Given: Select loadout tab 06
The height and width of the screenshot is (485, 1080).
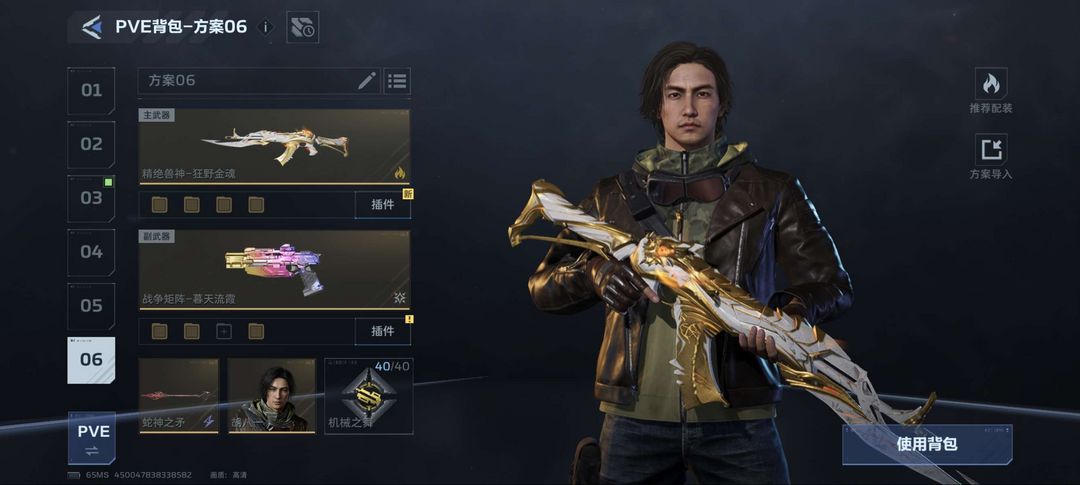Looking at the screenshot, I should coord(91,360).
